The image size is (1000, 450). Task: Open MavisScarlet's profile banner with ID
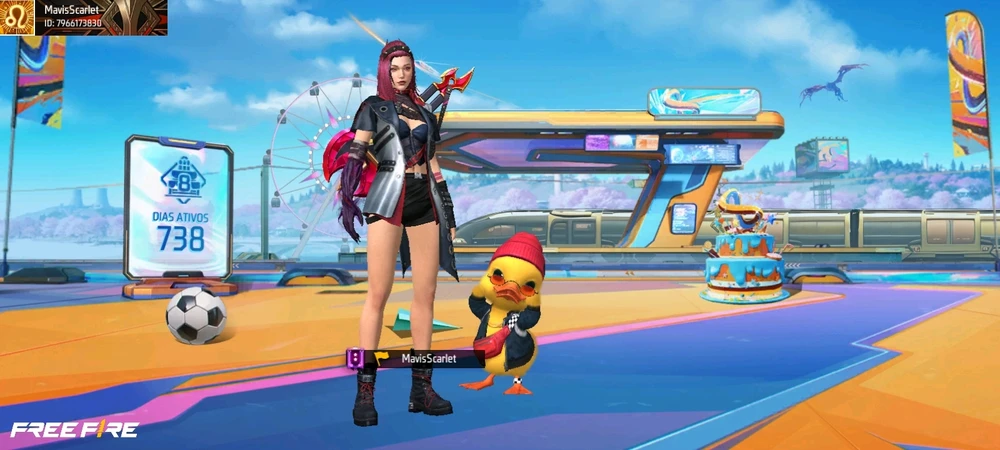[98, 17]
